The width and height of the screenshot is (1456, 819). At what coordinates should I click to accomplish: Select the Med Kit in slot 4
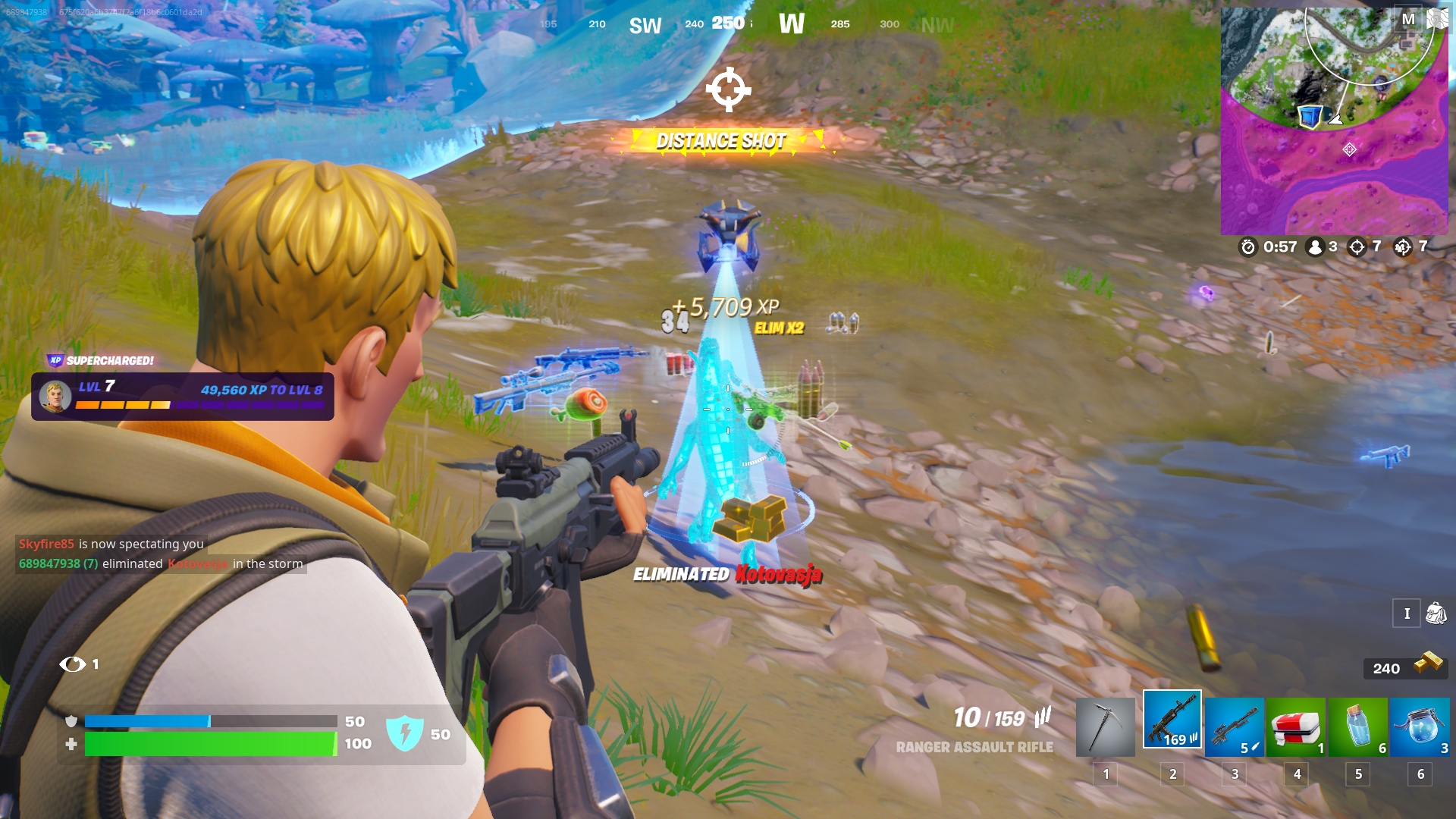tap(1296, 726)
